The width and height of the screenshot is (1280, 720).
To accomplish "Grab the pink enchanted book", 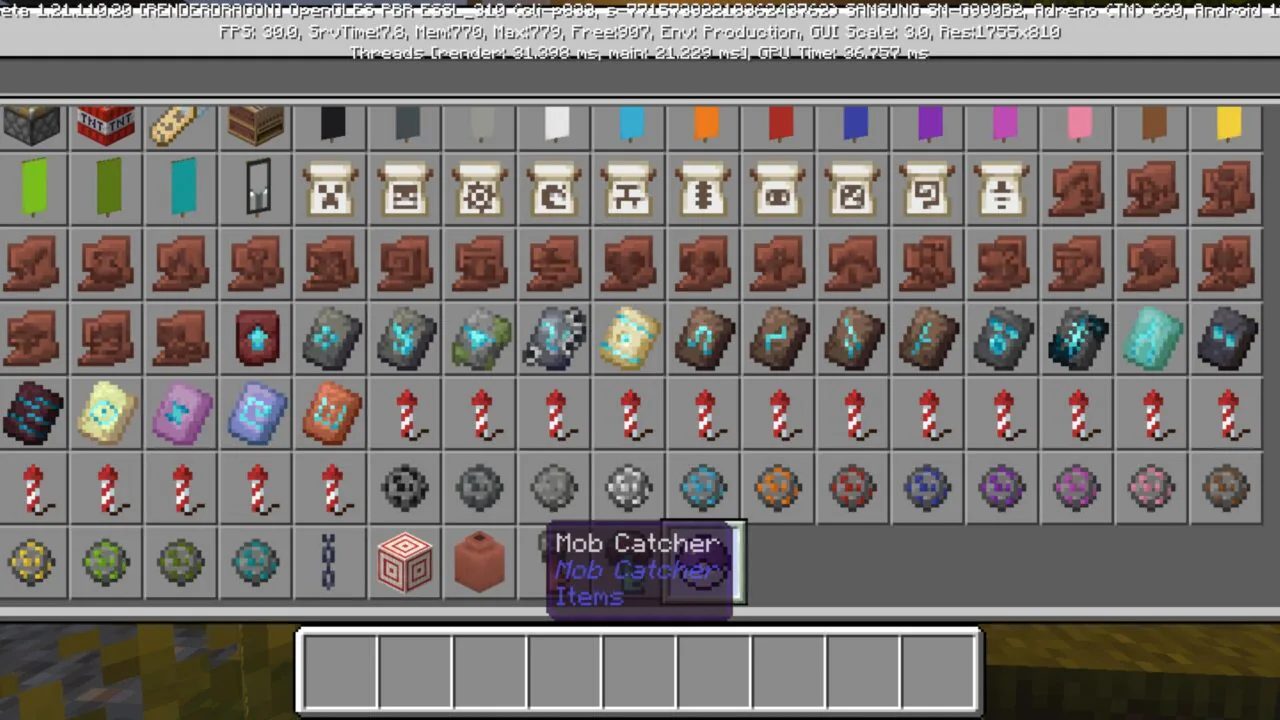I will point(180,415).
